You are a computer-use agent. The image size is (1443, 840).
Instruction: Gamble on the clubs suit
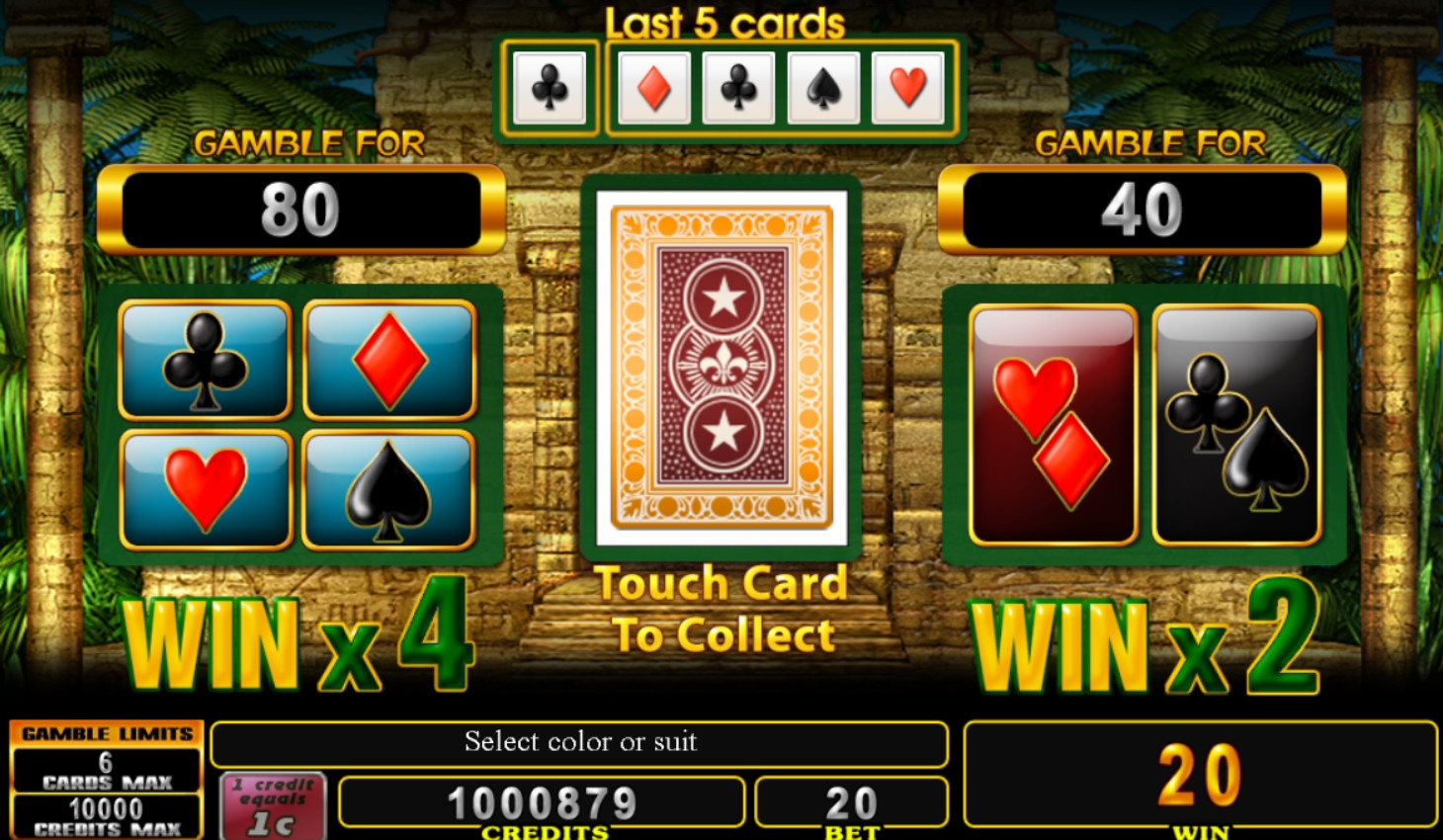click(205, 361)
